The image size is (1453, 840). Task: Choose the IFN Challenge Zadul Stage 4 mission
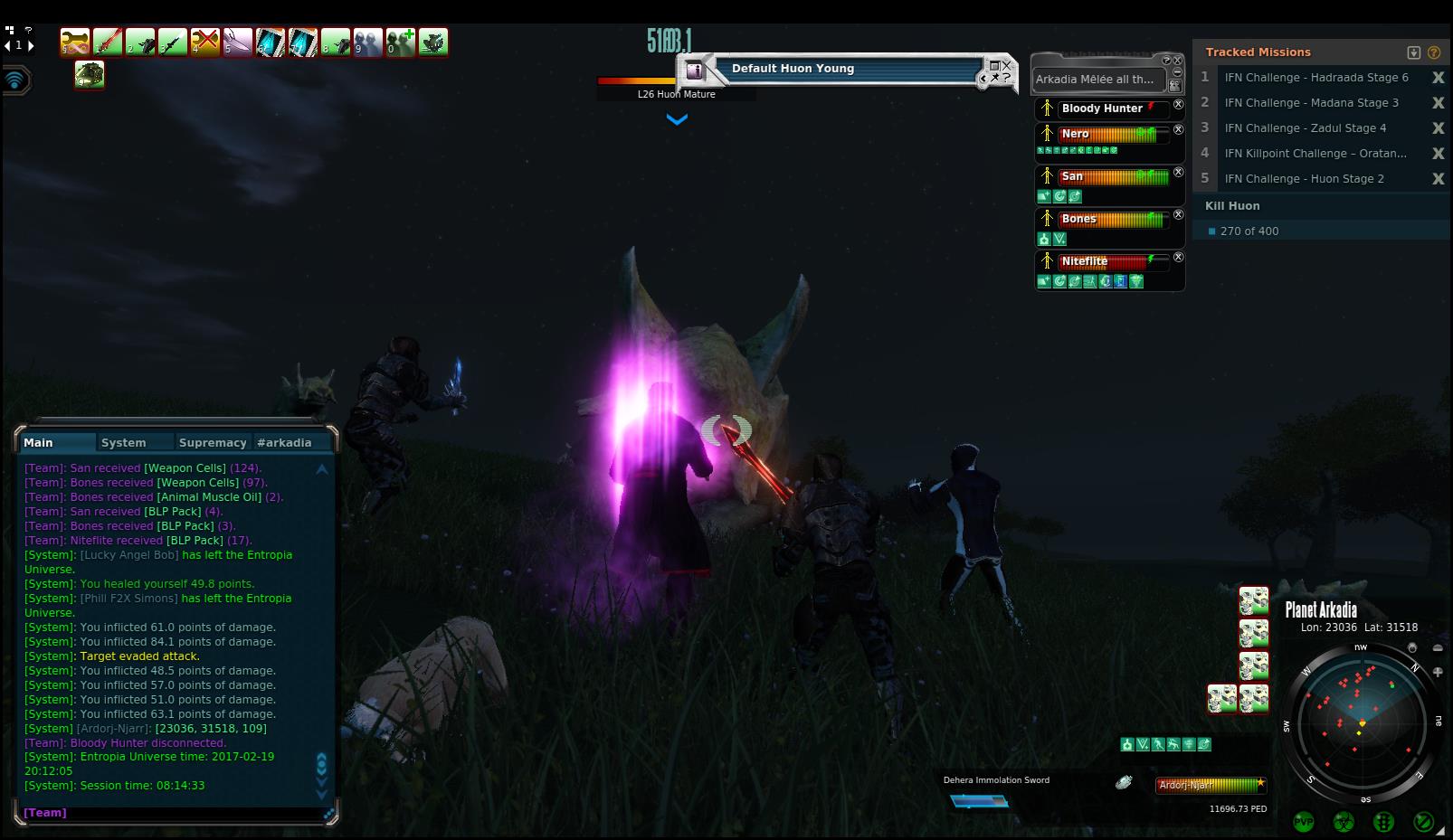(x=1305, y=128)
